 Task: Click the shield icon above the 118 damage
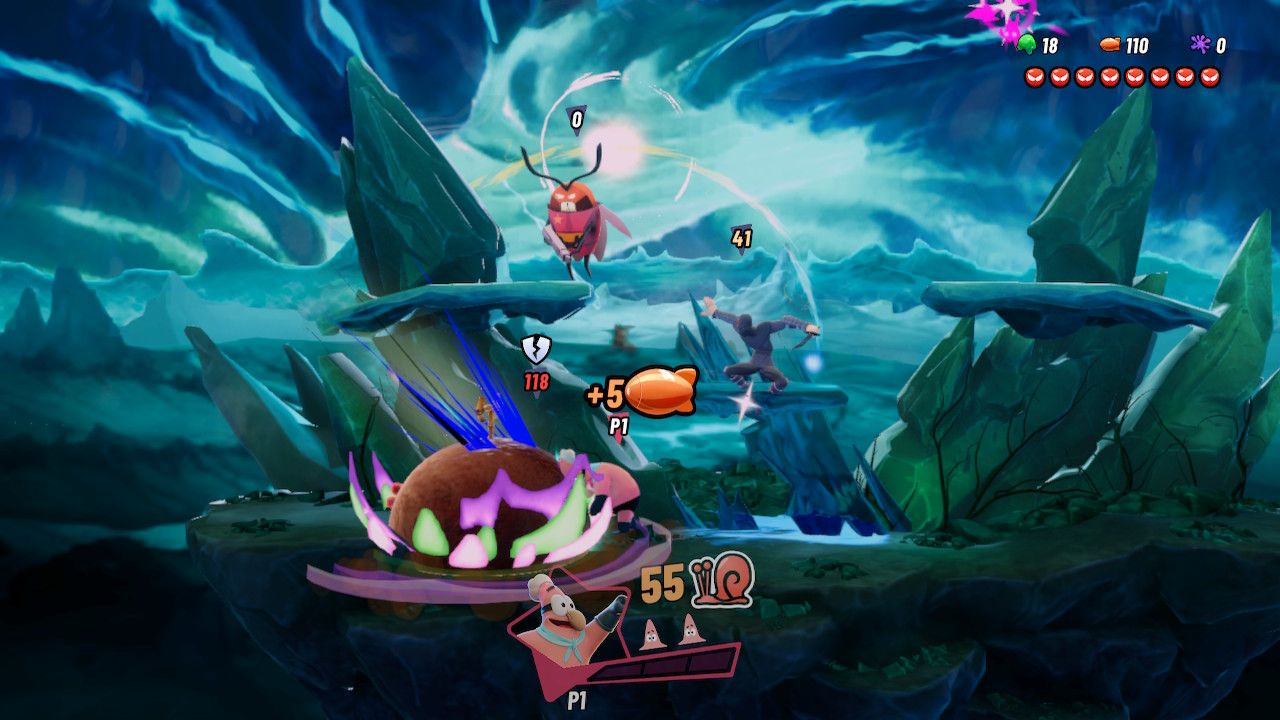point(538,350)
